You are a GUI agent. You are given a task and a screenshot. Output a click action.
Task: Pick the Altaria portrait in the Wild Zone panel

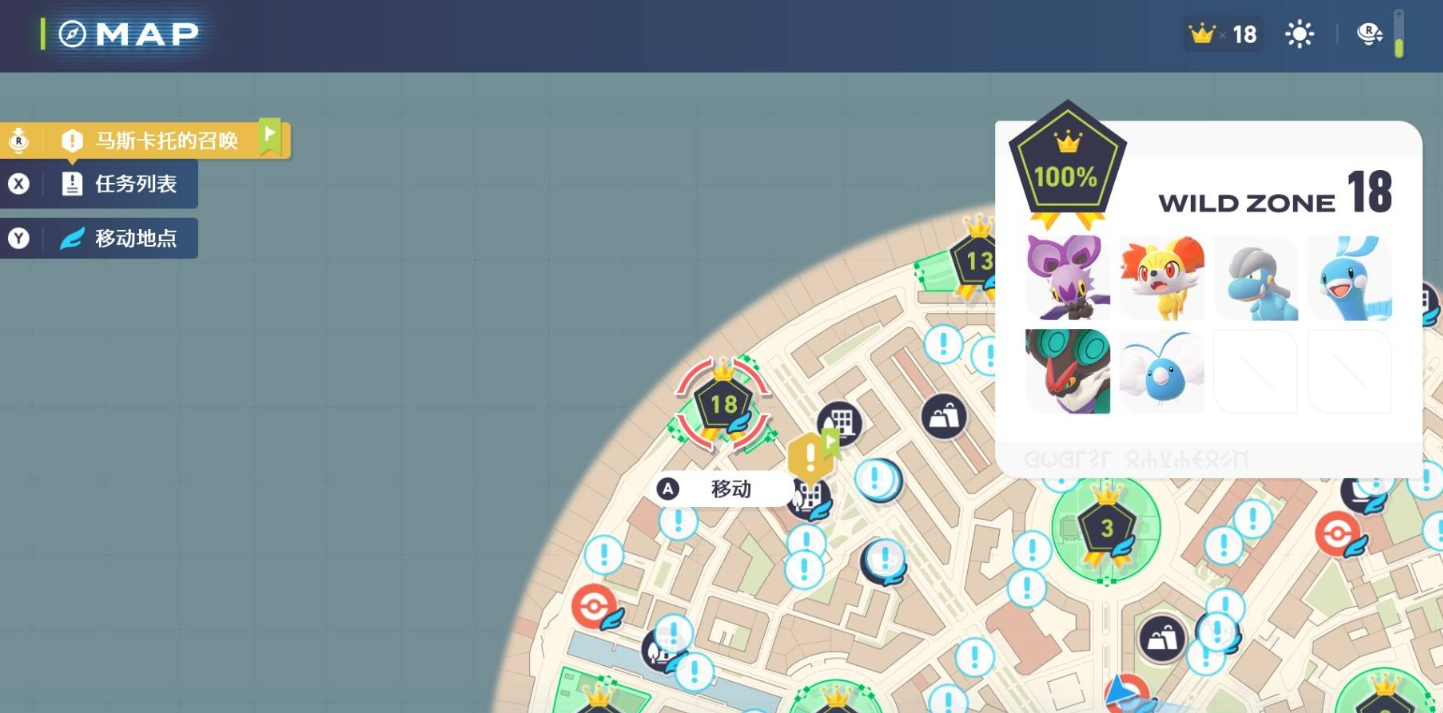click(1349, 278)
